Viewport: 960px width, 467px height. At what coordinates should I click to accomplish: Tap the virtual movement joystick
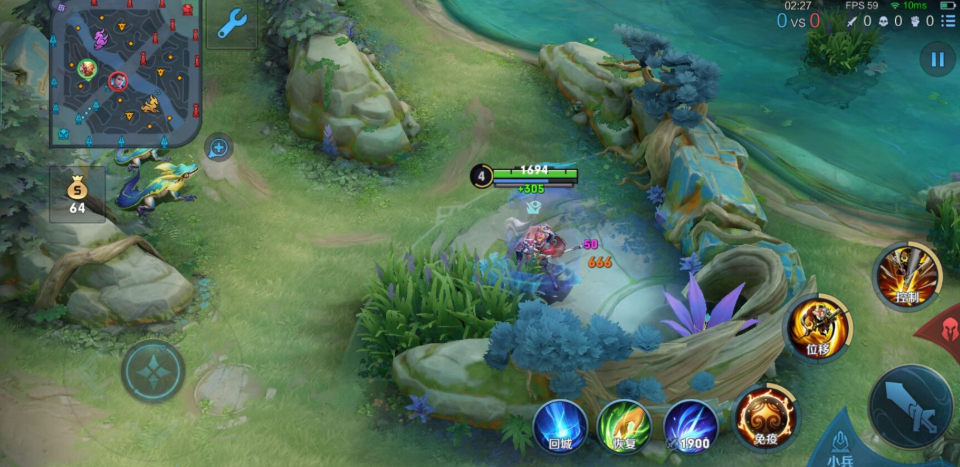coord(153,371)
